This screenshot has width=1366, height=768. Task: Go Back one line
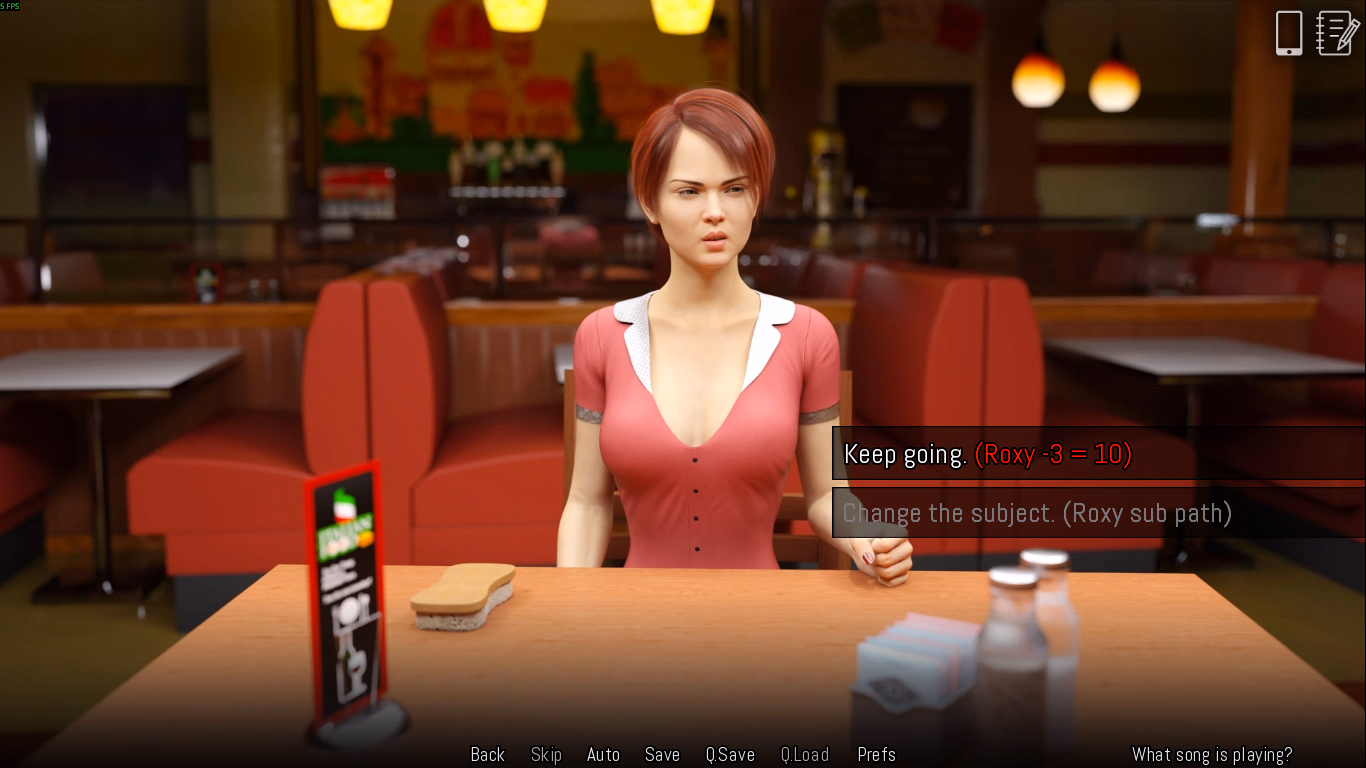(x=488, y=755)
